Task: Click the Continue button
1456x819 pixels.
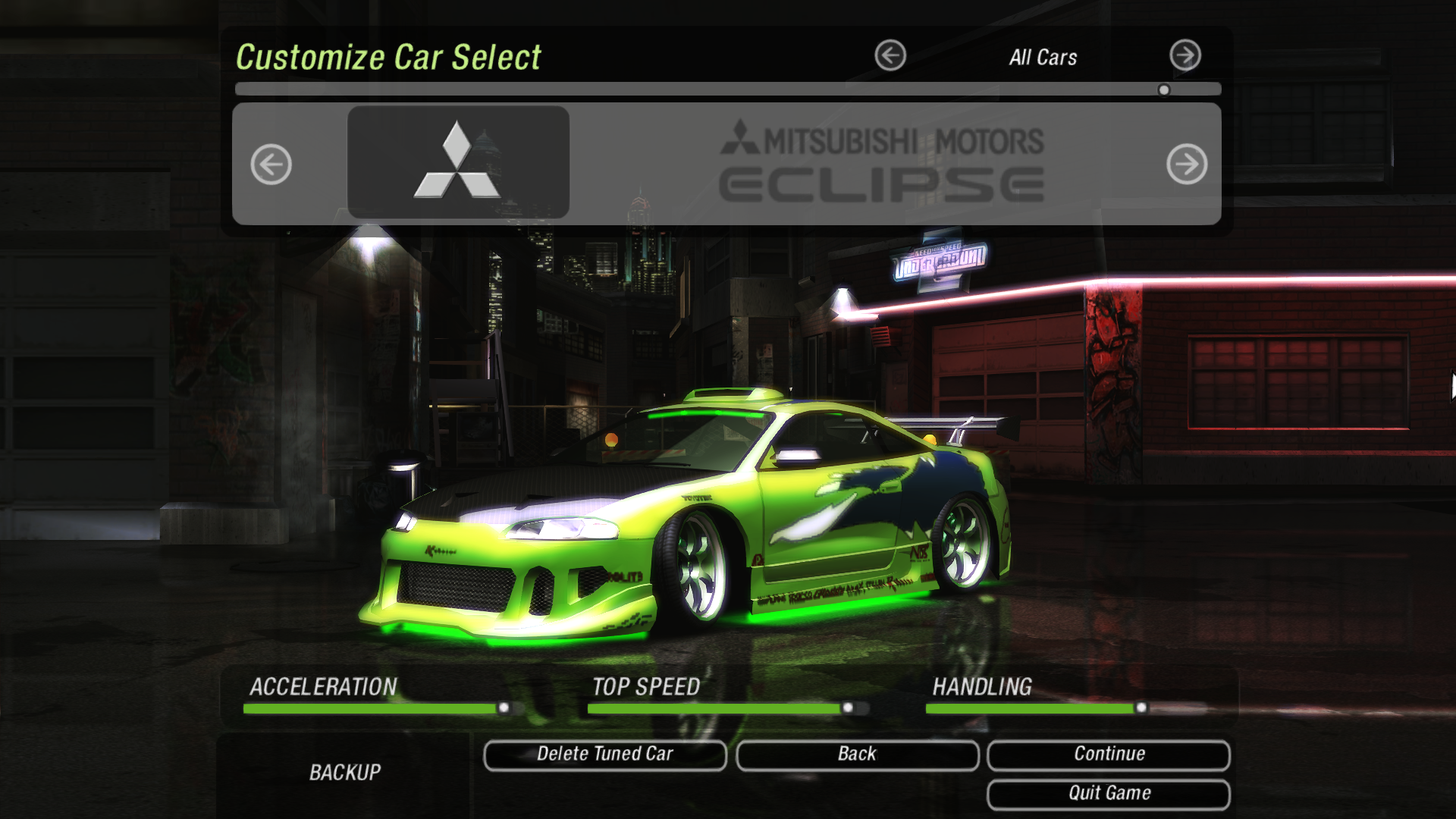Action: click(1109, 755)
